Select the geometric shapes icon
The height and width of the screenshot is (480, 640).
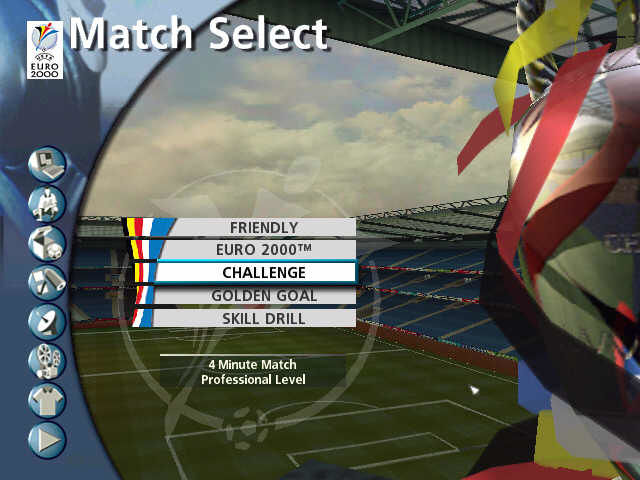[x=47, y=281]
